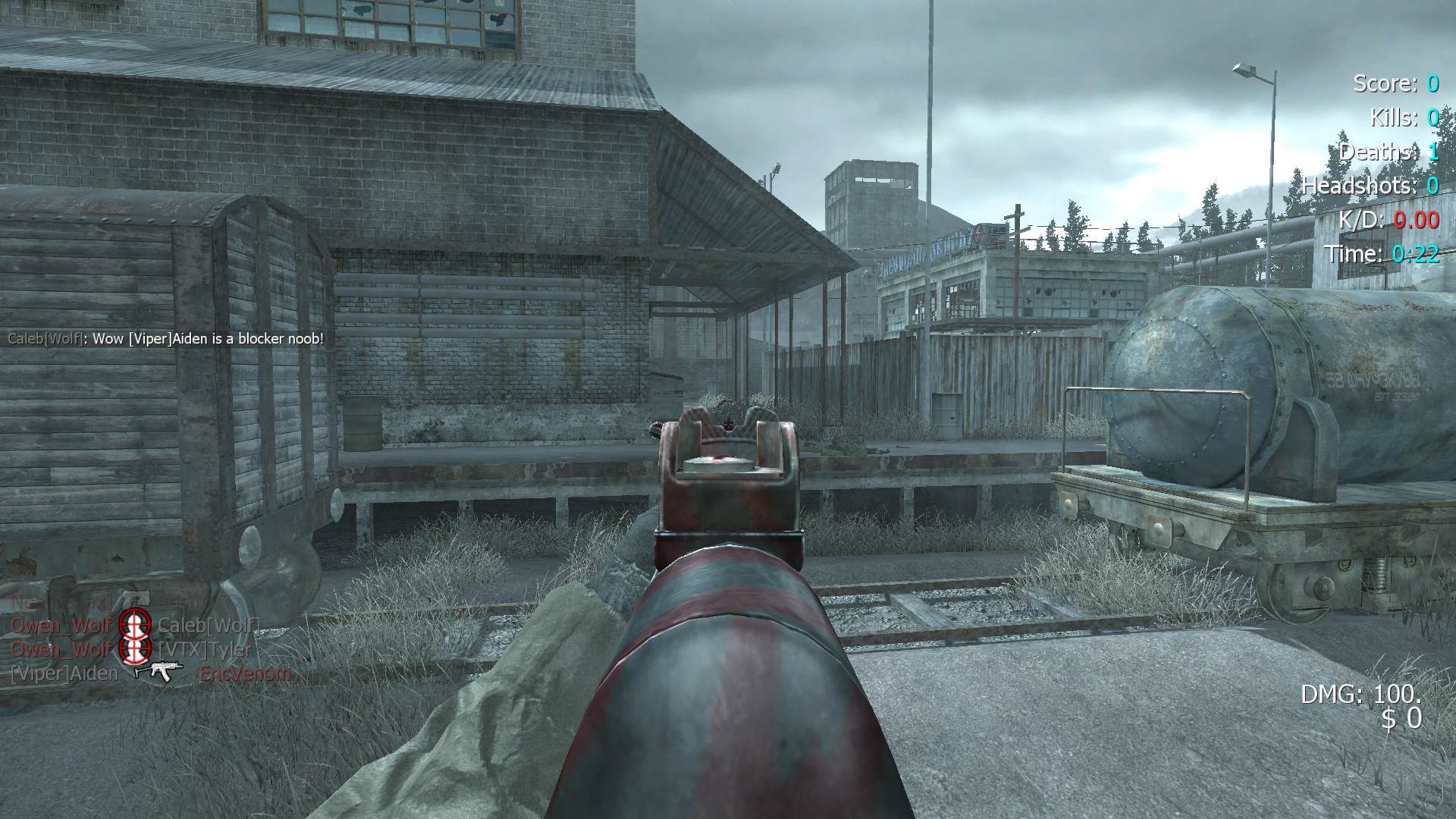Select the kill feed entry for EricVenom
This screenshot has width=1456, height=819.
(x=244, y=673)
